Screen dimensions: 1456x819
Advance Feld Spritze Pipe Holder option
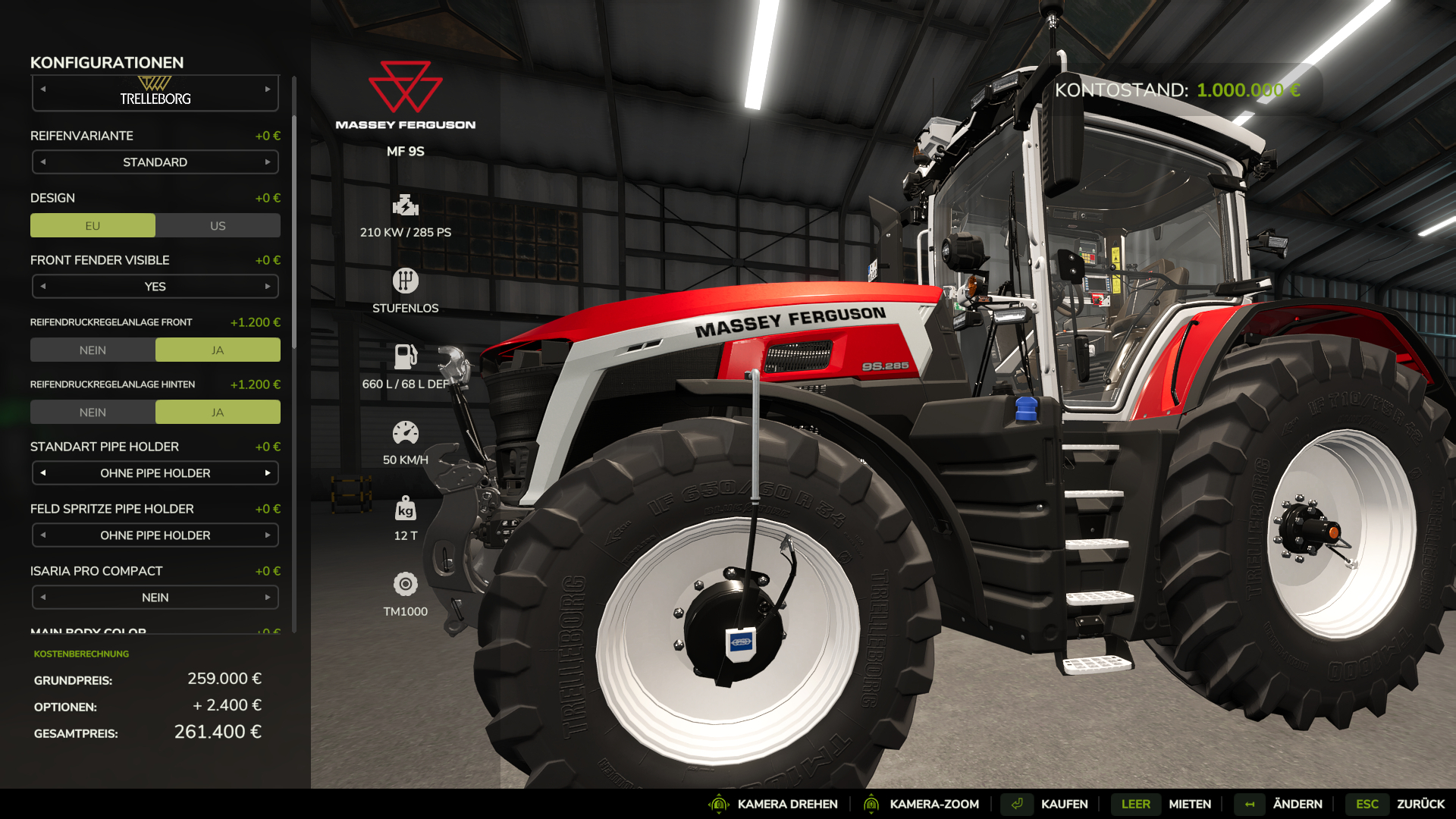click(268, 535)
